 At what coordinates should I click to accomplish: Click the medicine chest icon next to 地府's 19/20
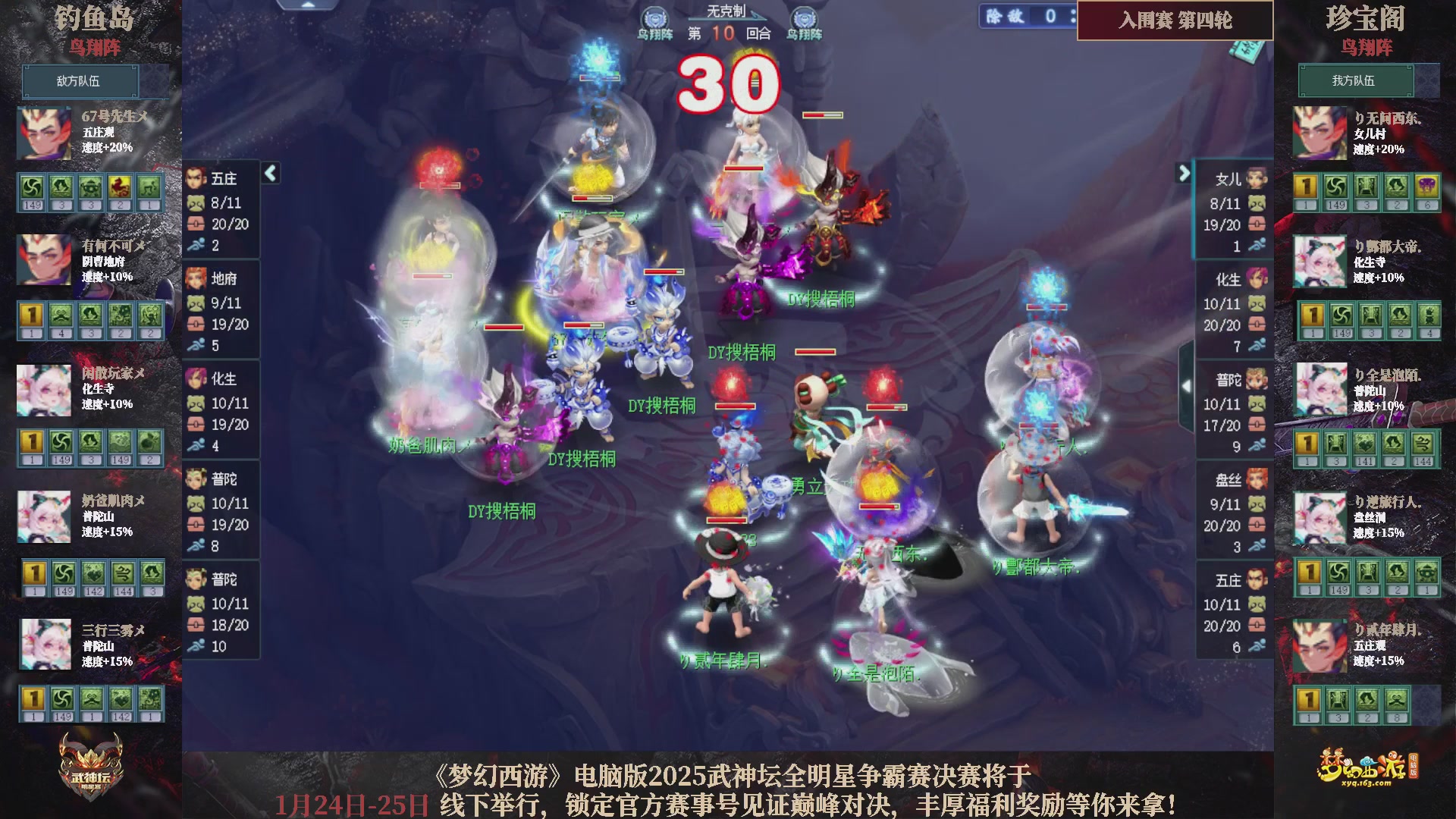click(x=197, y=324)
